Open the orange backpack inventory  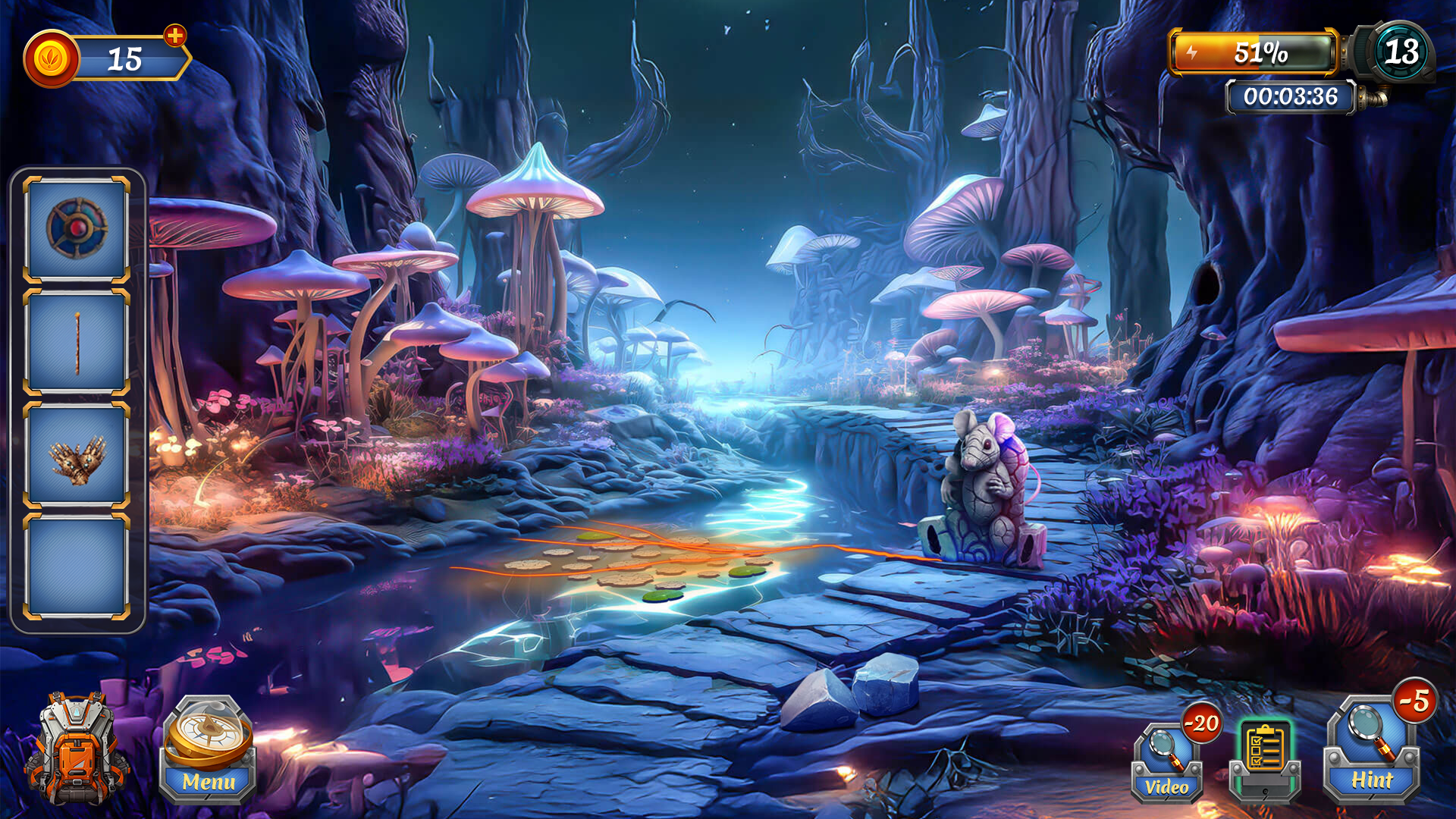coord(75,749)
